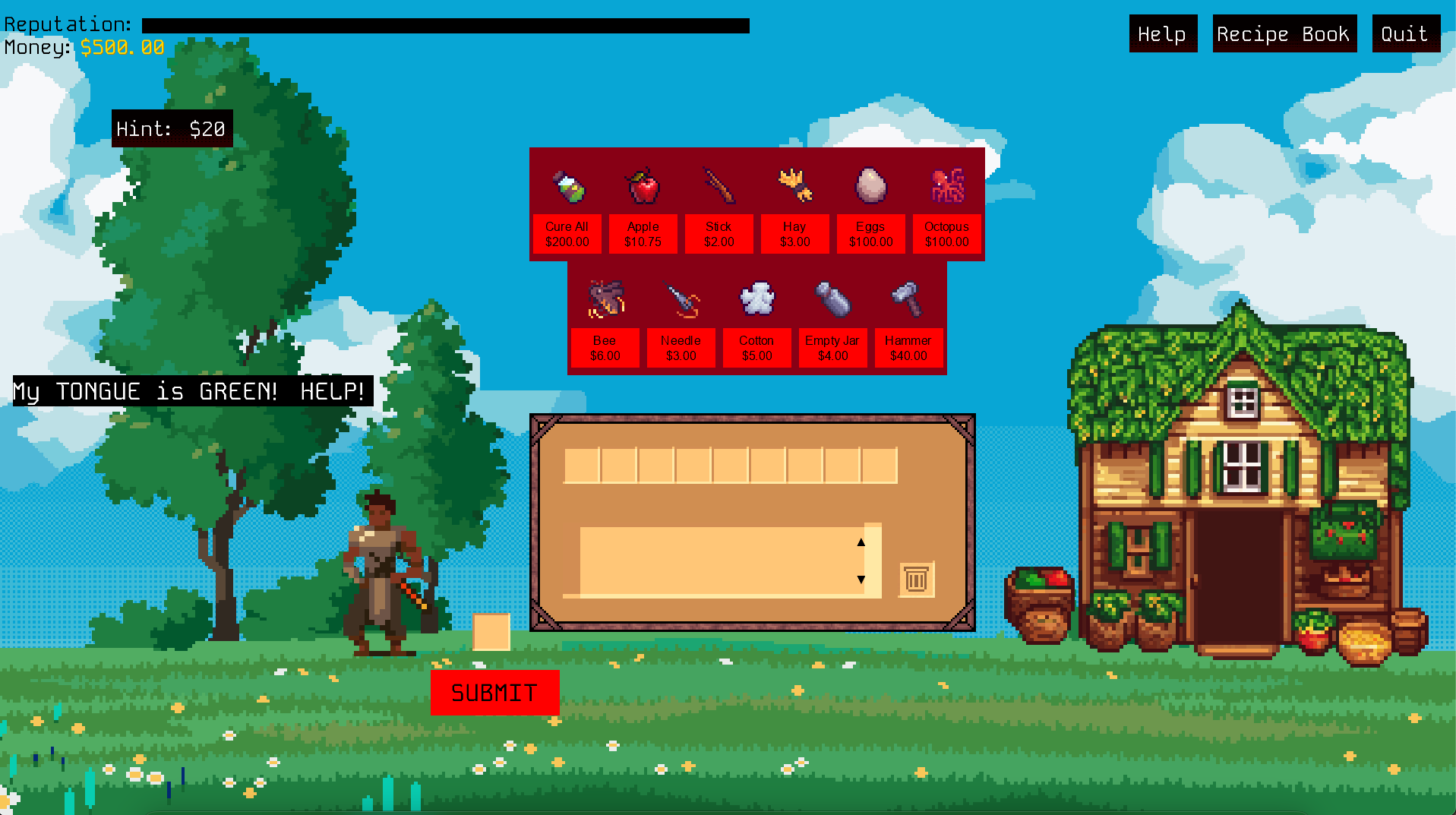Choose the Empty Jar item

pyautogui.click(x=832, y=347)
